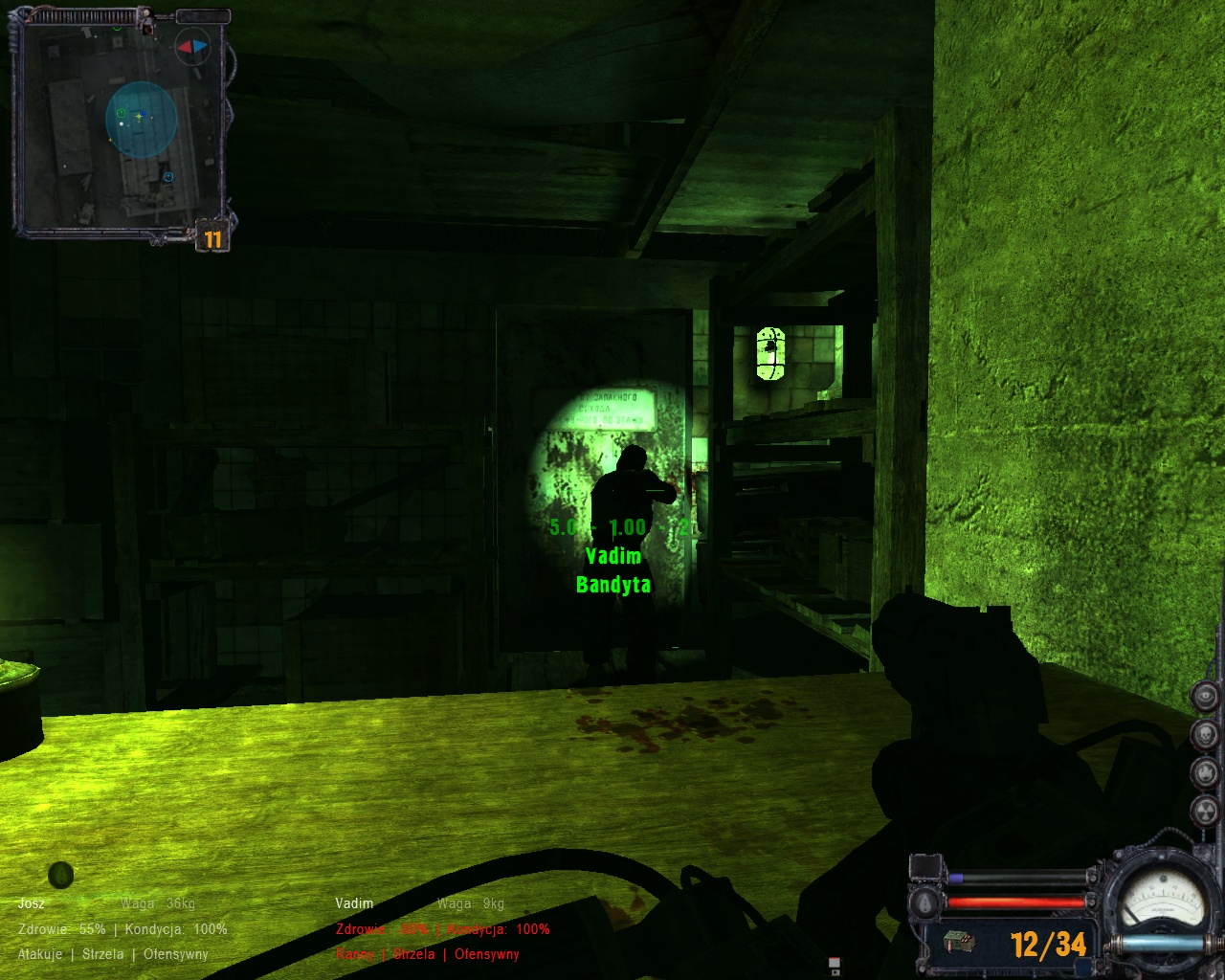
Task: Click the bullet icon beside the red bar
Action: [x=925, y=902]
